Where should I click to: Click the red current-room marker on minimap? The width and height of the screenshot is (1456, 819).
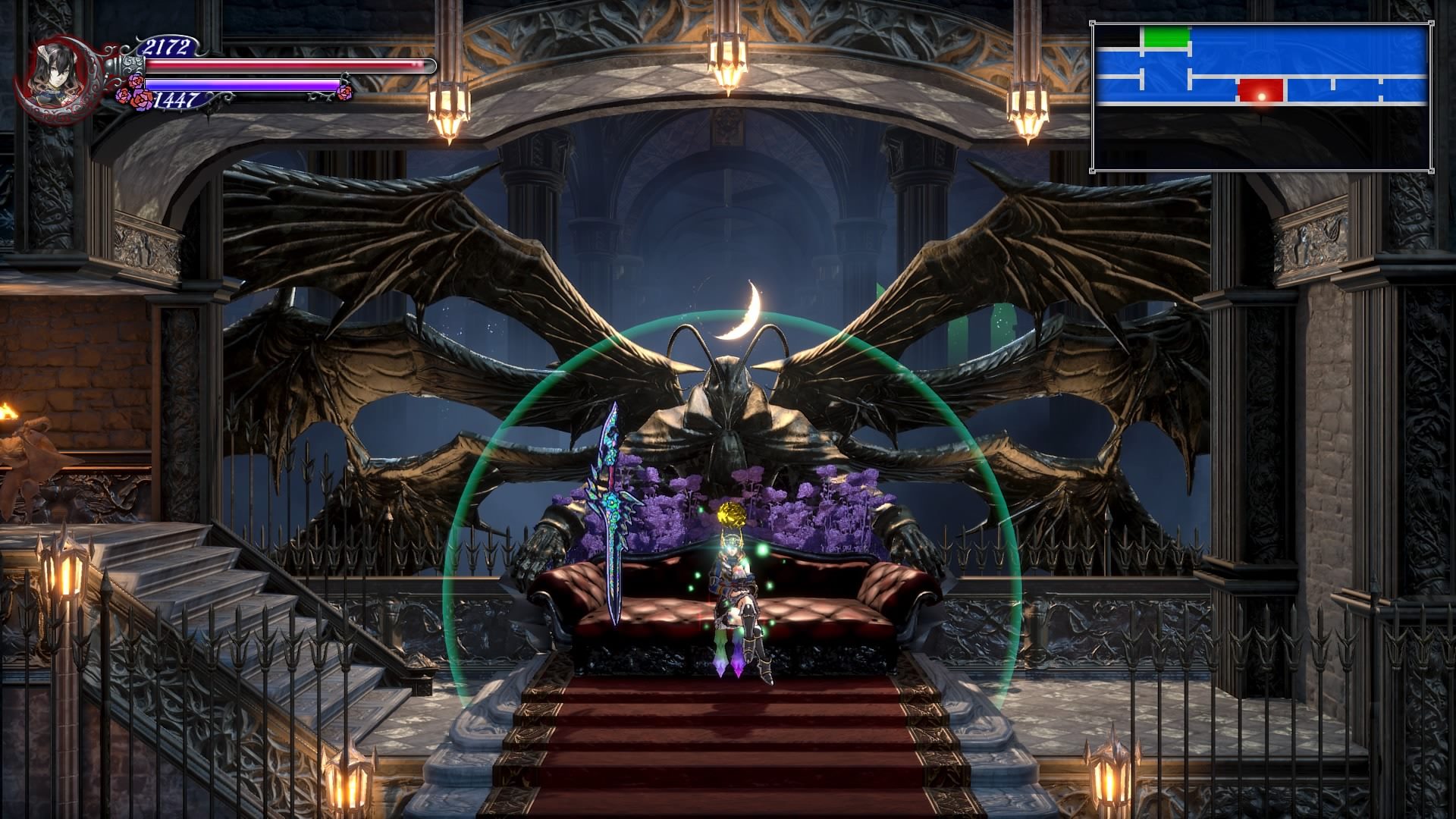pos(1260,90)
